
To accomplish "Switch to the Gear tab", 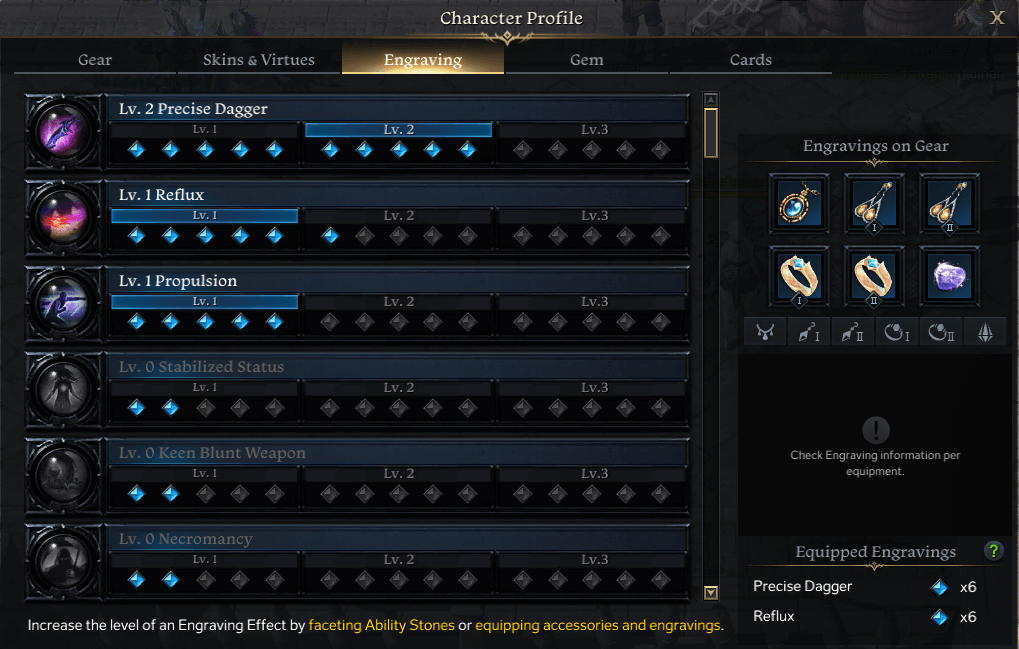I will coord(95,59).
